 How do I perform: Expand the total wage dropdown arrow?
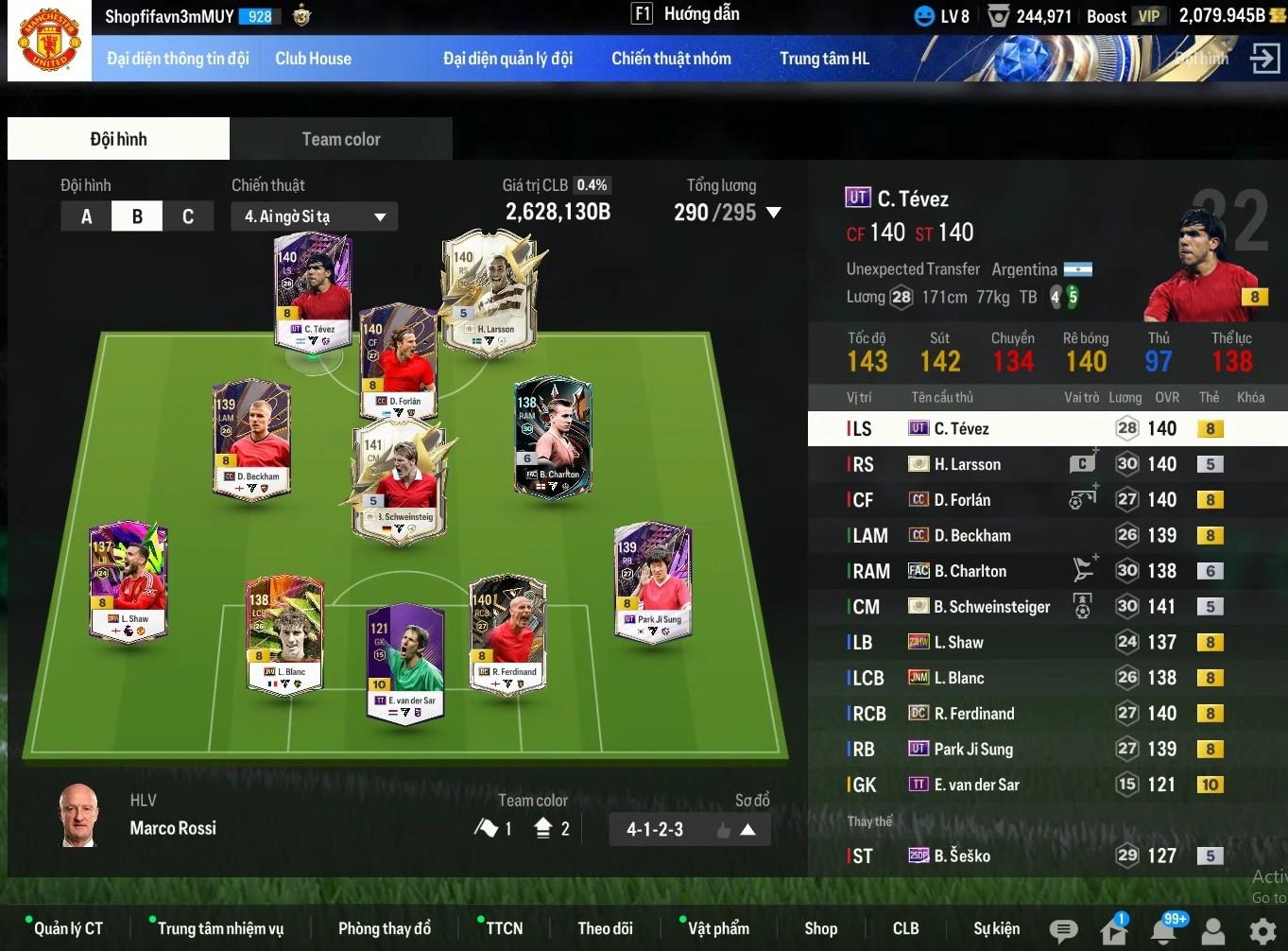(x=774, y=213)
